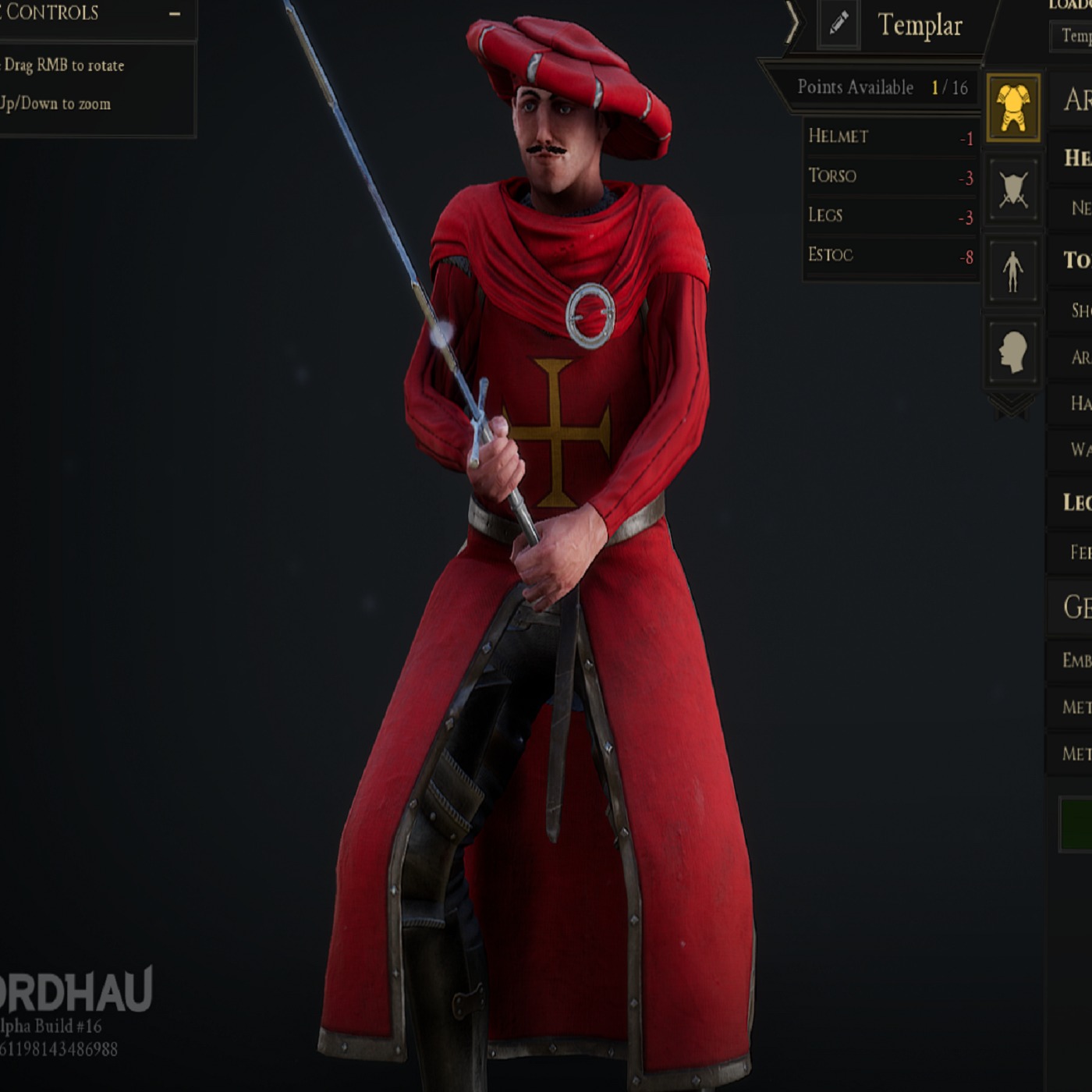Select the full body figure tab
Screen dimensions: 1092x1092
(x=1012, y=271)
